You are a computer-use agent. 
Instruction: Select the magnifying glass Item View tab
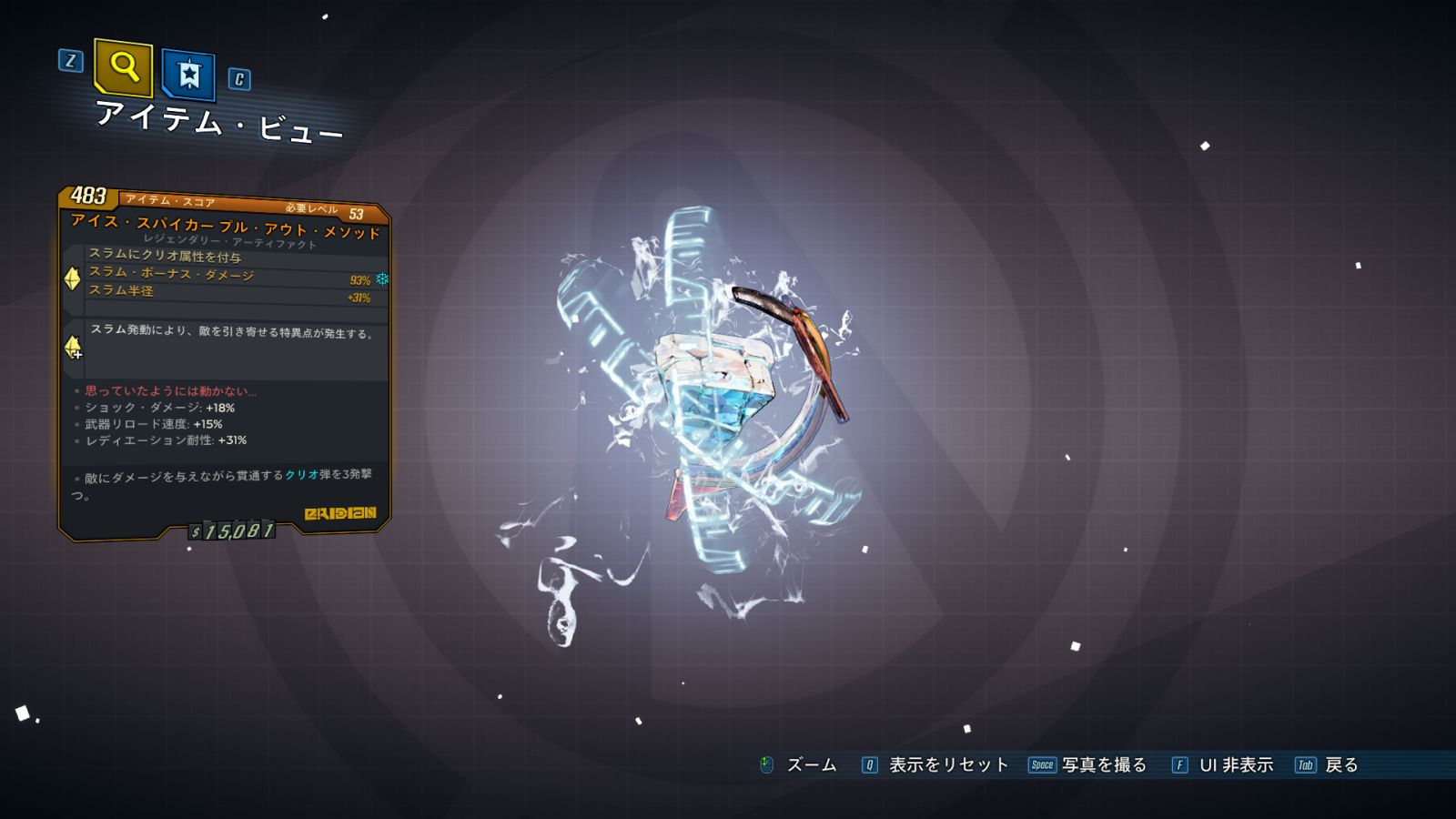pyautogui.click(x=123, y=67)
